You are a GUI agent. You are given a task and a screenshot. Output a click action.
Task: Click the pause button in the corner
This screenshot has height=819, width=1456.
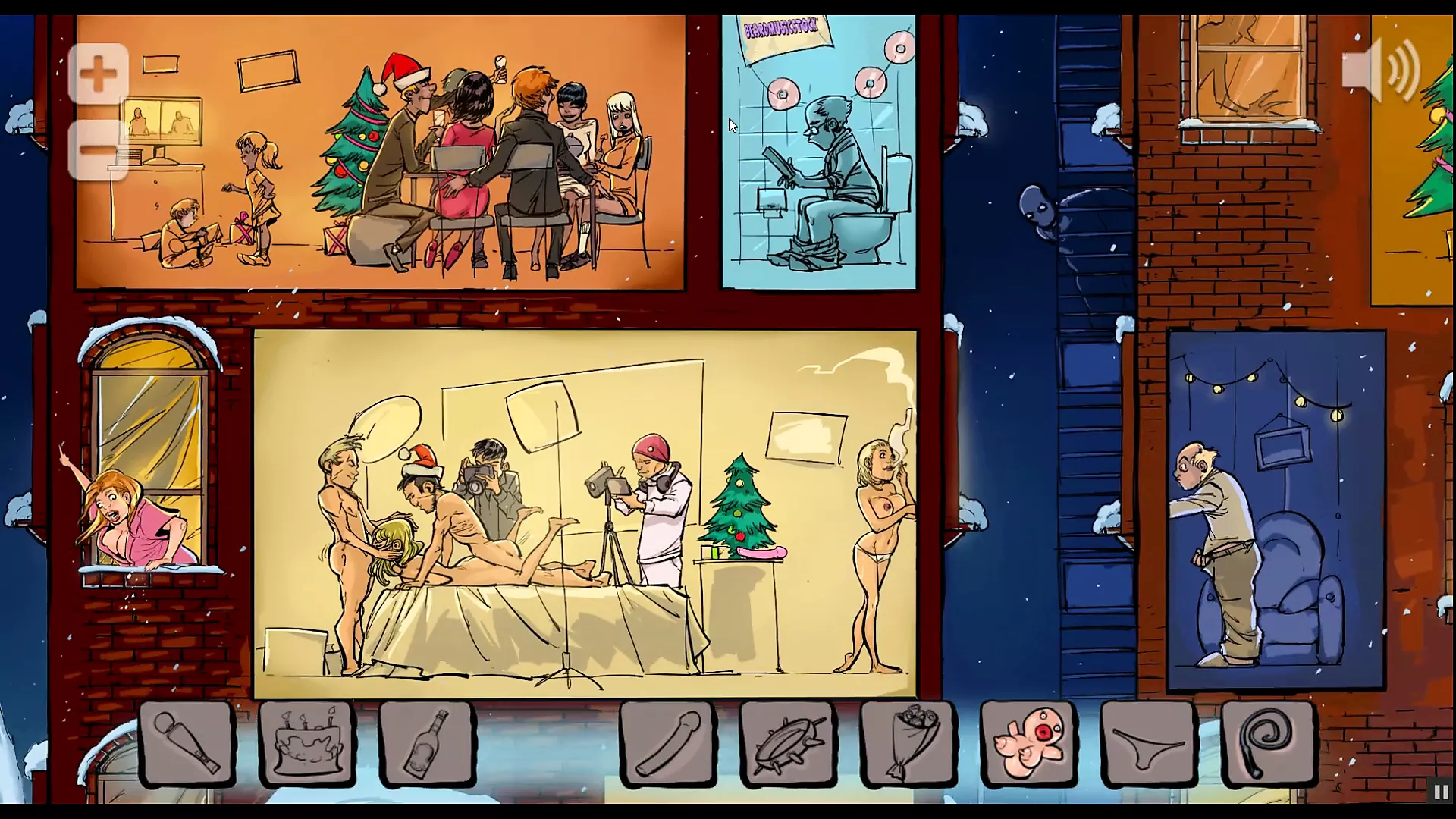1440,792
